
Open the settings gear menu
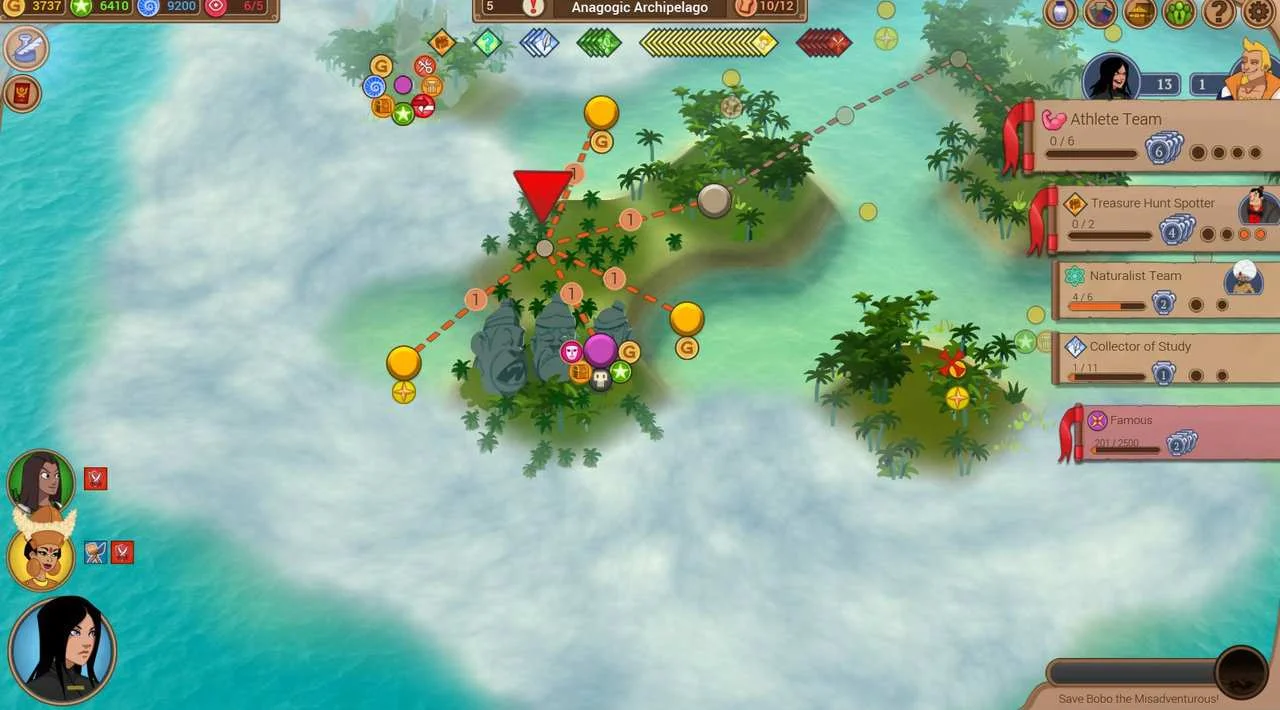(x=1259, y=13)
